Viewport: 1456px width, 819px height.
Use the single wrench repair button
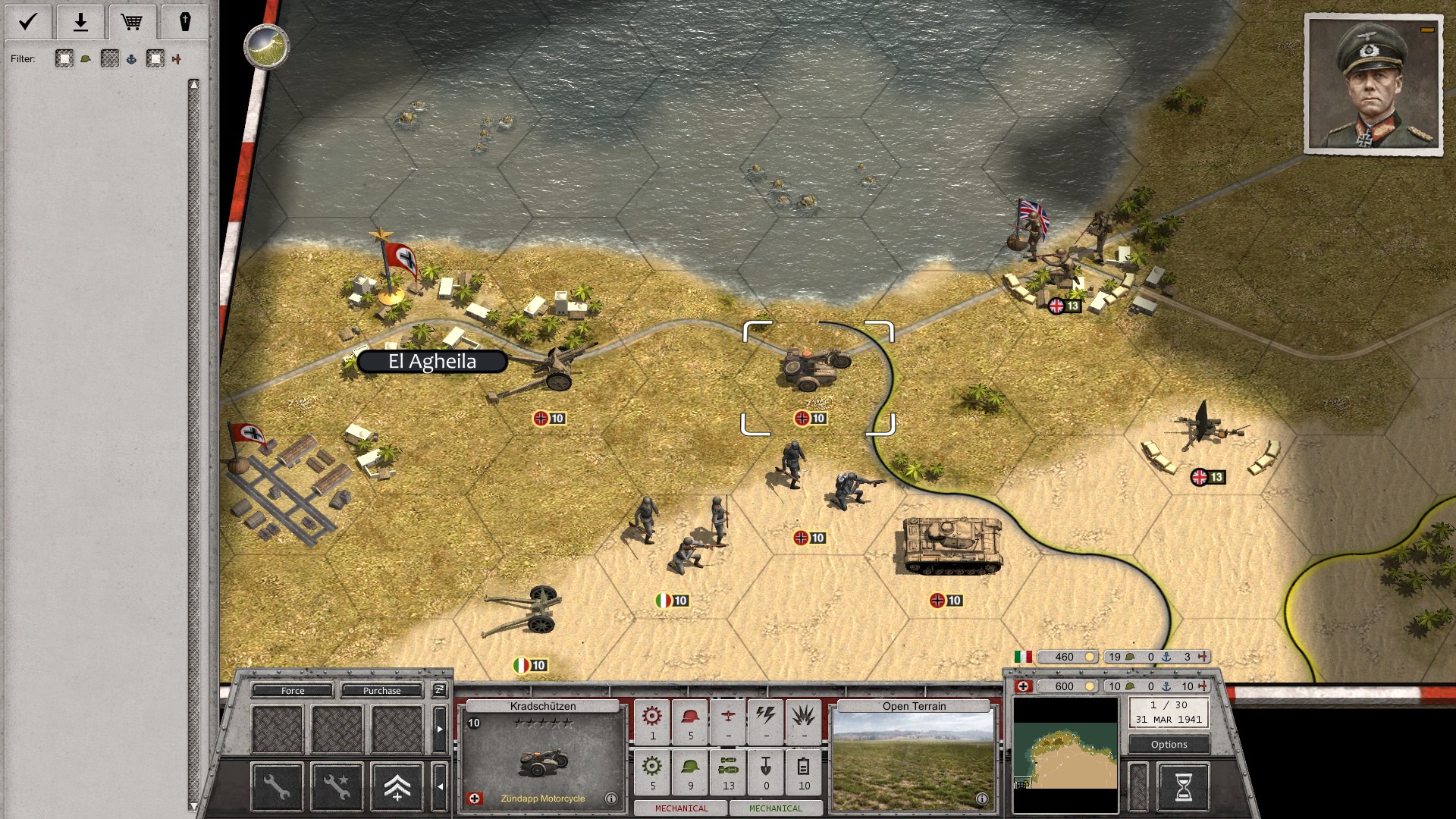pyautogui.click(x=277, y=786)
